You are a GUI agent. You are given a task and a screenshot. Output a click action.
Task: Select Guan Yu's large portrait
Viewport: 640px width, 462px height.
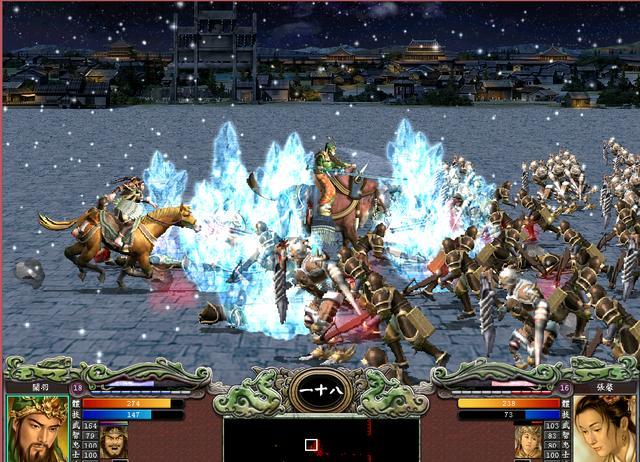coord(37,429)
